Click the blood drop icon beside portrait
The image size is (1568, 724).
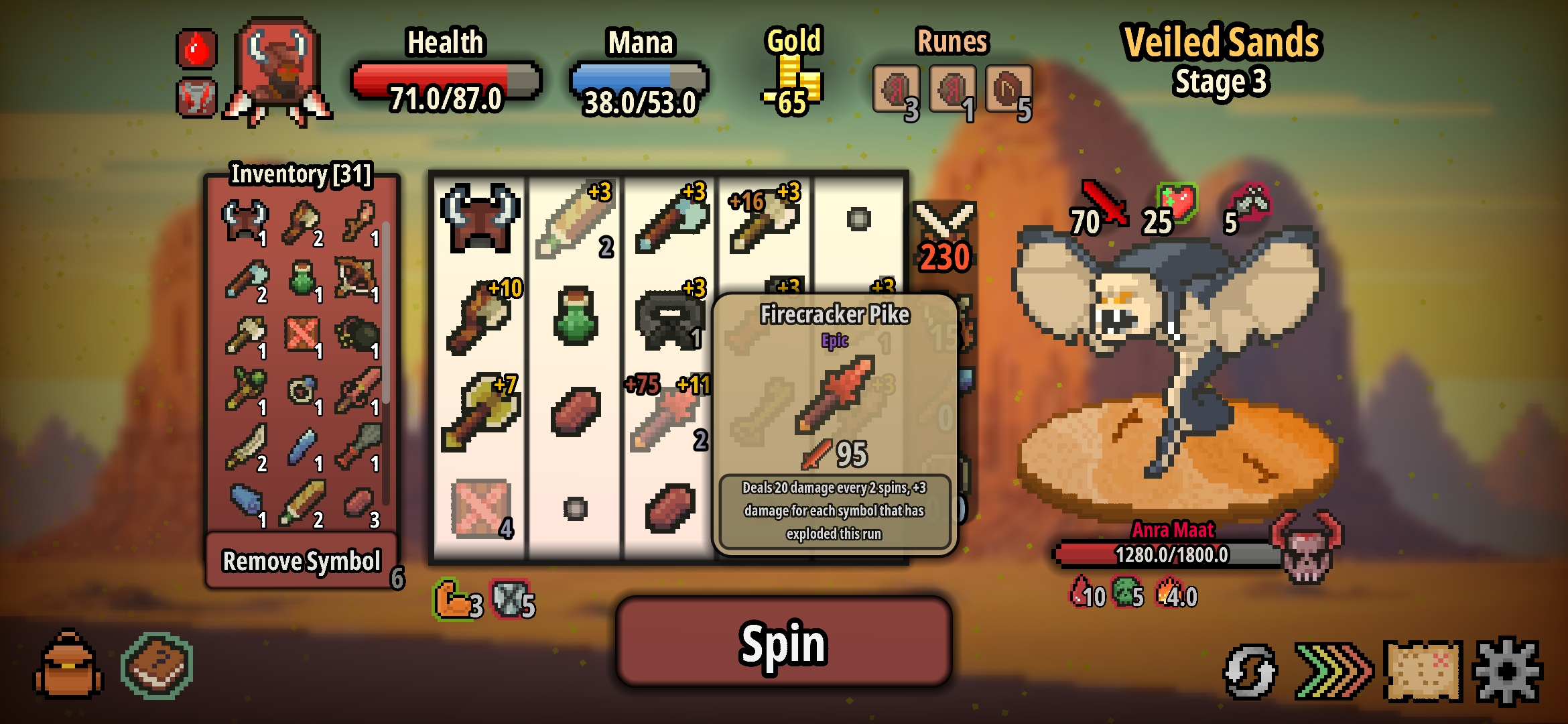pos(196,49)
